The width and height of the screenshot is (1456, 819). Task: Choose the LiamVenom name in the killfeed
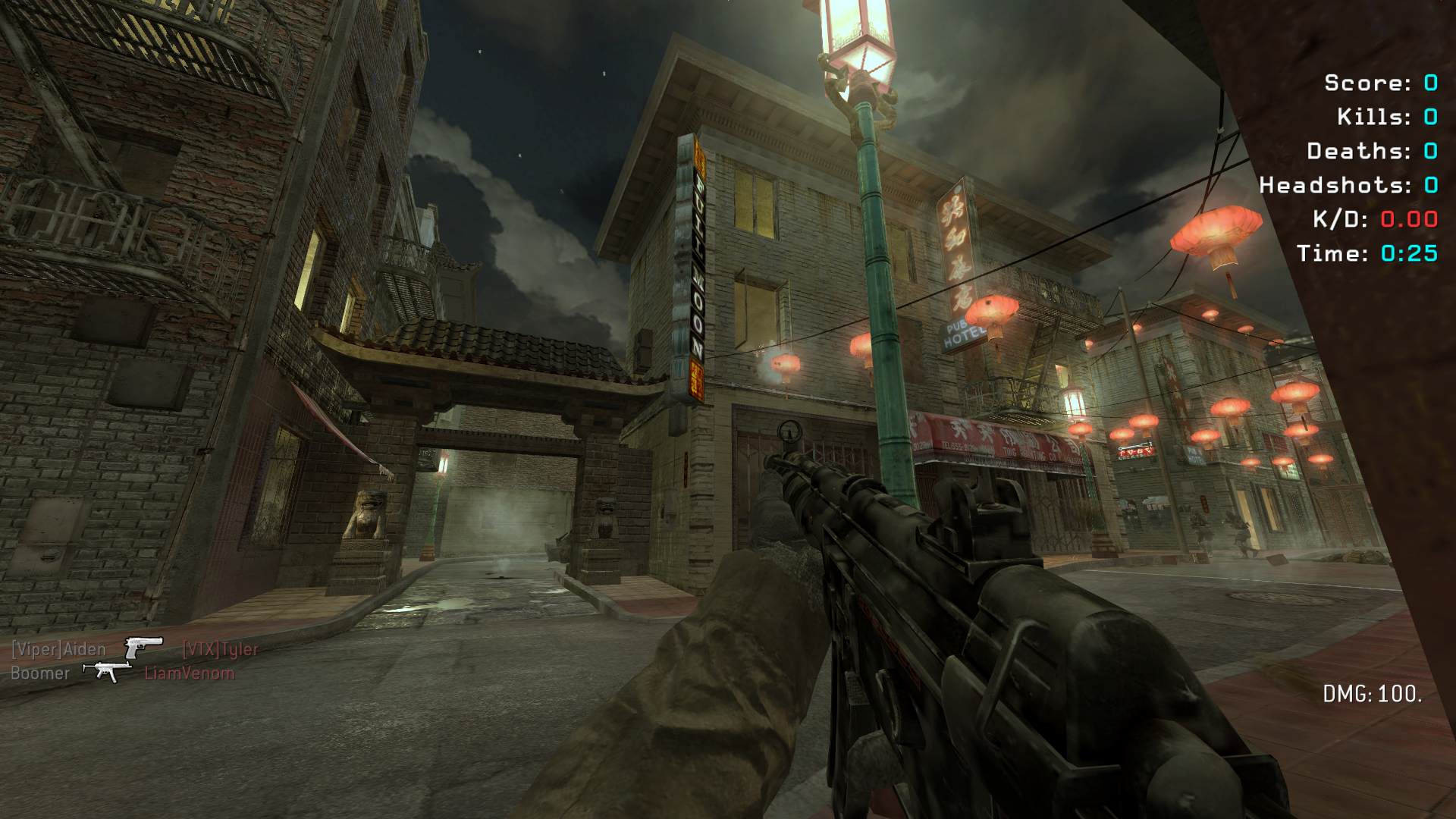coord(190,673)
